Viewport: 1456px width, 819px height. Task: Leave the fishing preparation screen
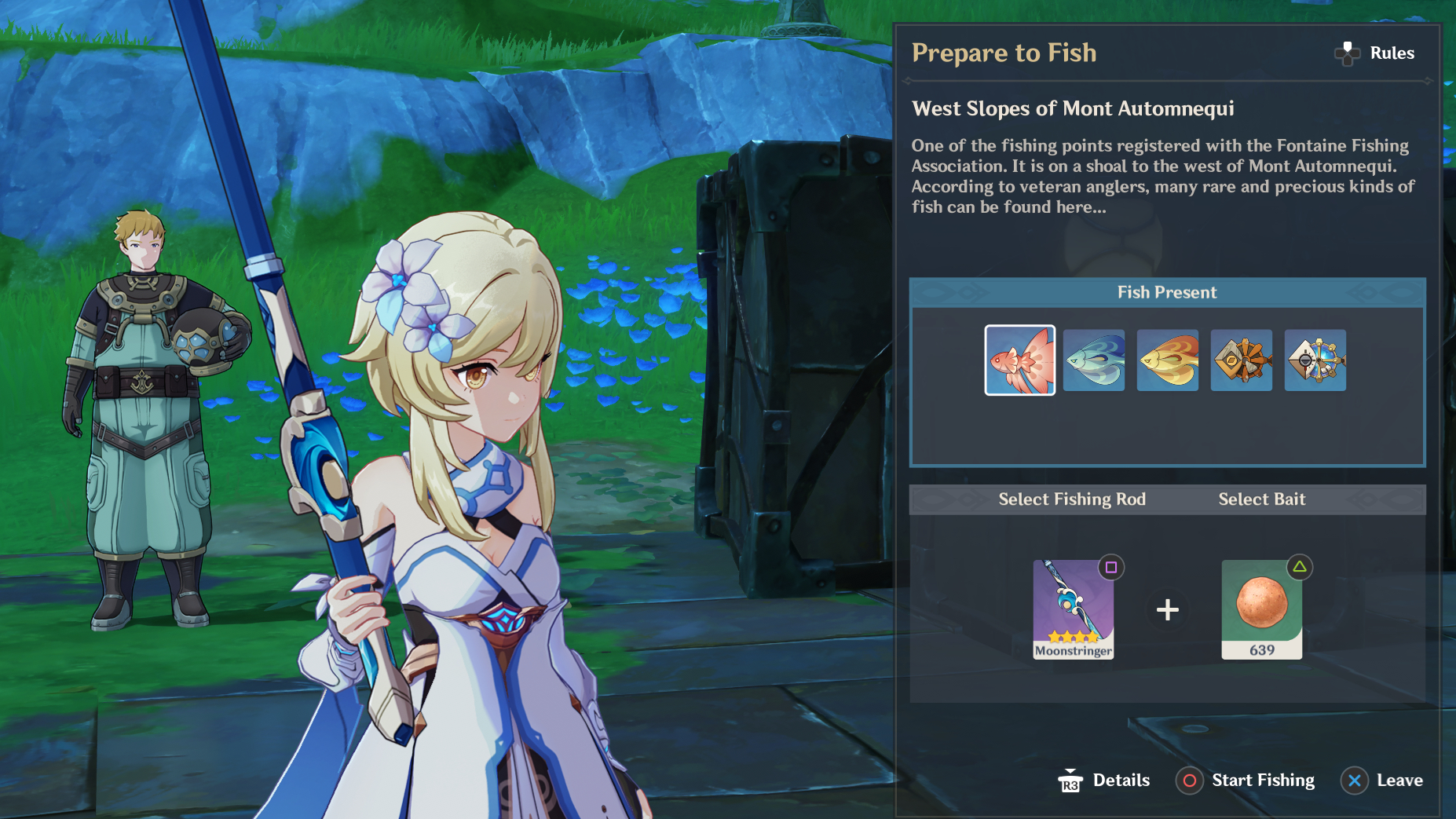1382,781
